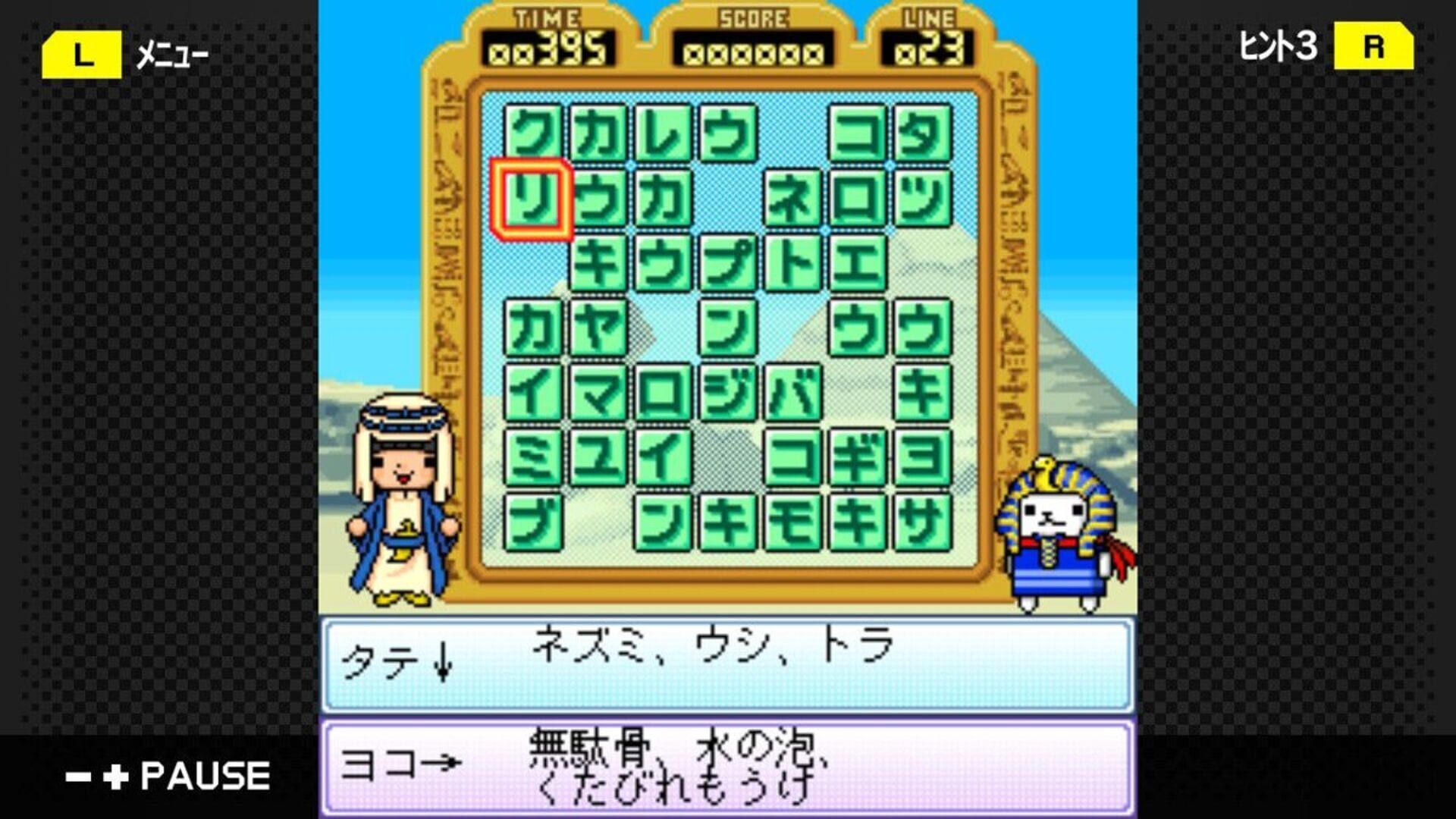
Task: Open the ヨコ horizontal clue panel
Action: [728, 766]
